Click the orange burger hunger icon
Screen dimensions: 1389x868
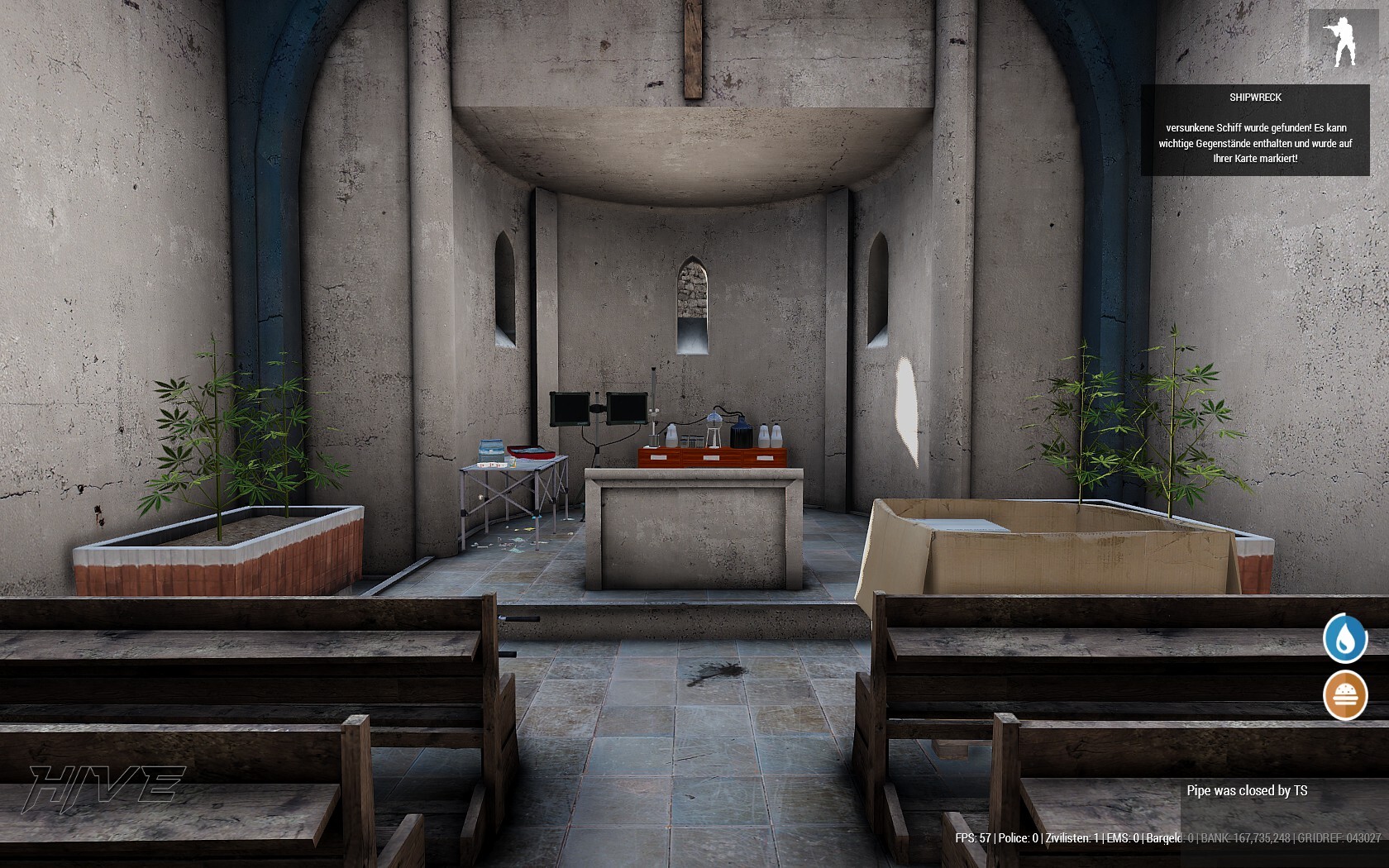1345,695
